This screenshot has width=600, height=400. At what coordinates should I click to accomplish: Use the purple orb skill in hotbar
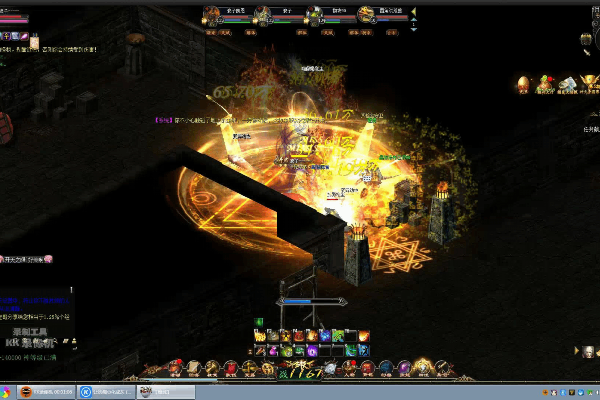311,351
